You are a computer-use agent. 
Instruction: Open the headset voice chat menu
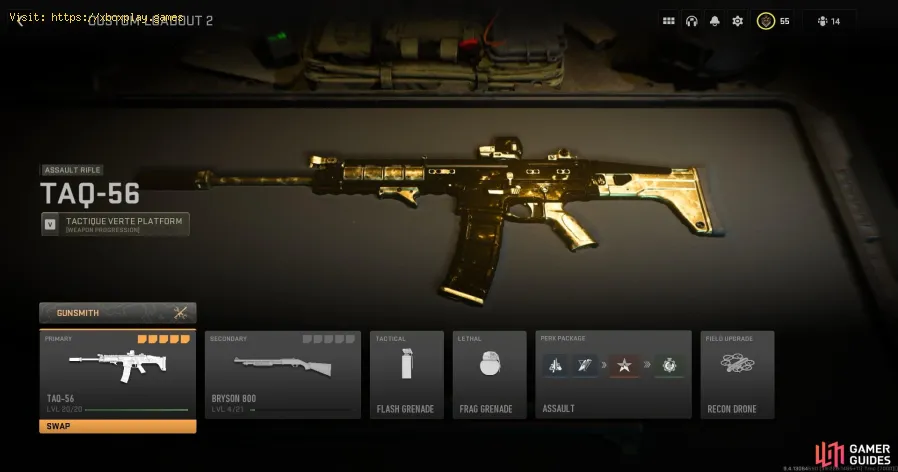pyautogui.click(x=691, y=21)
